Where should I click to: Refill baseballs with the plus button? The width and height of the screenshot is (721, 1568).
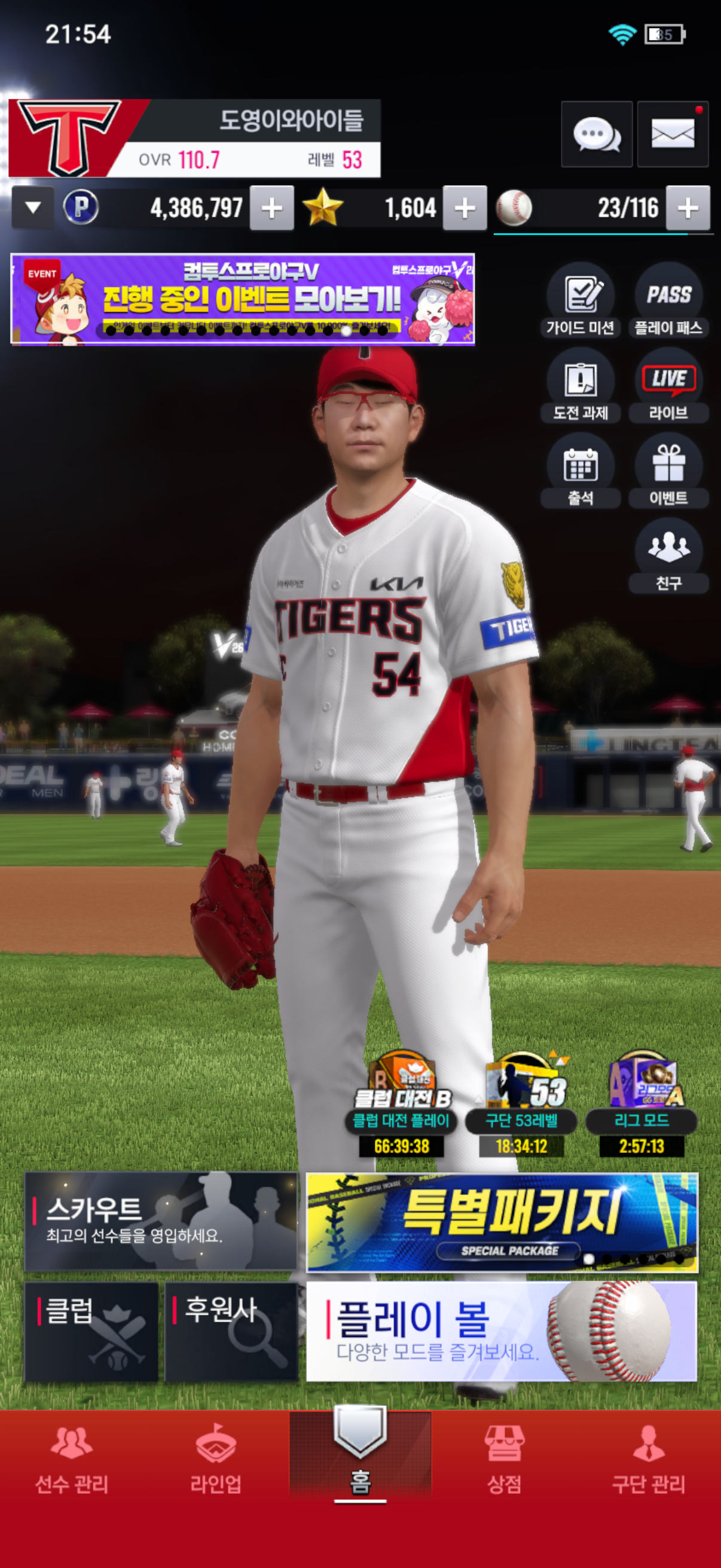(688, 208)
